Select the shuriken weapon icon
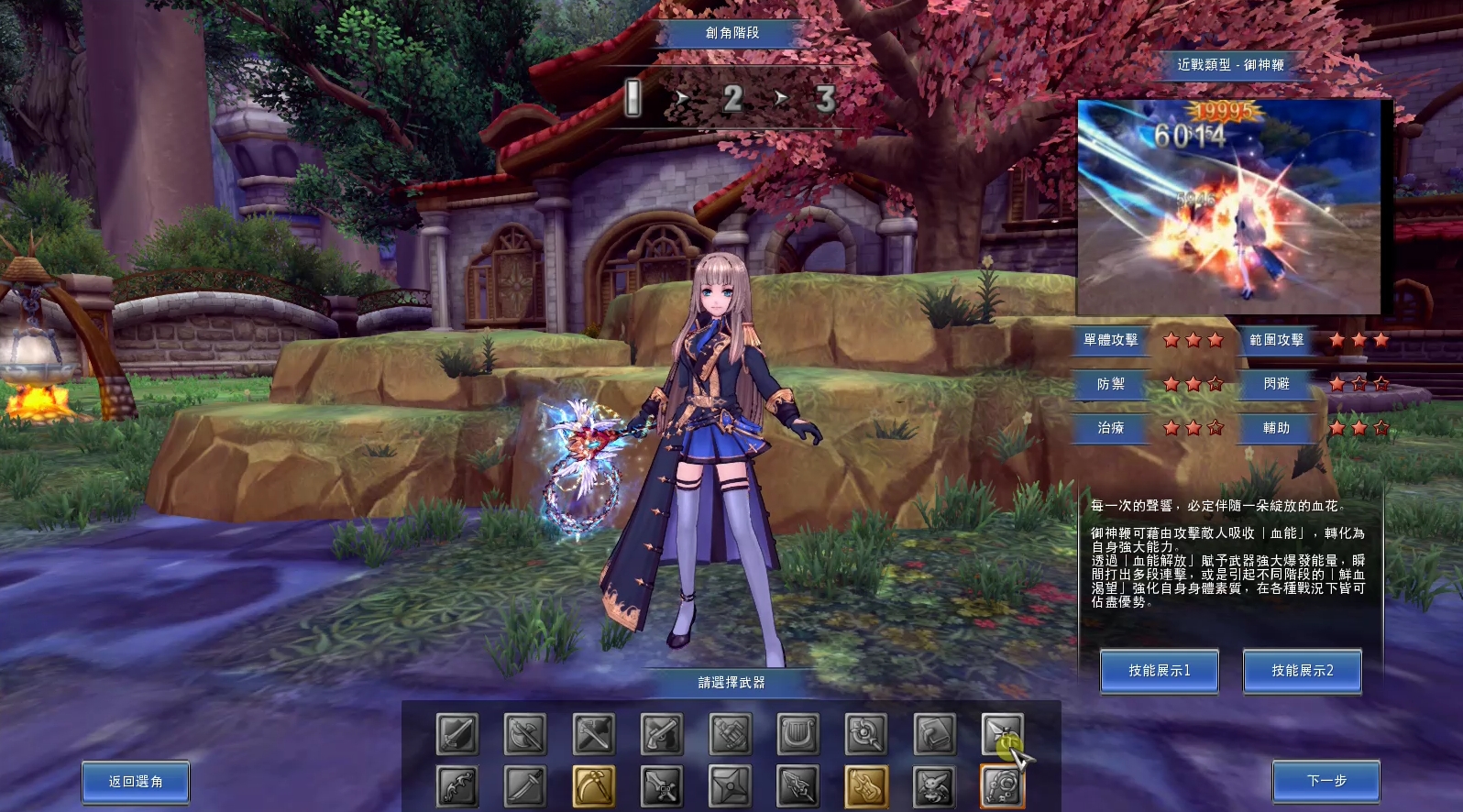 click(730, 786)
